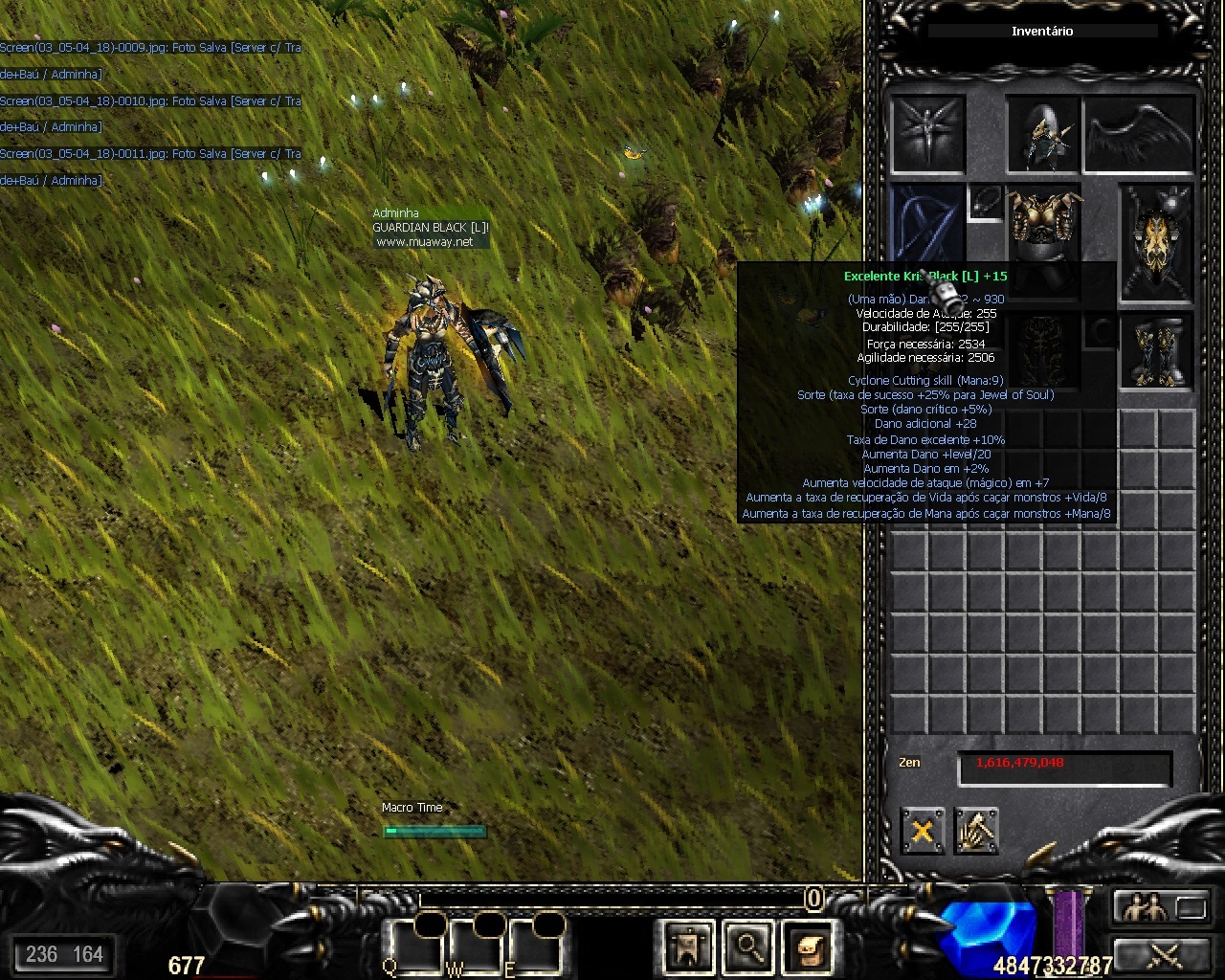Click the empty wings equipment slot

pyautogui.click(x=1140, y=134)
